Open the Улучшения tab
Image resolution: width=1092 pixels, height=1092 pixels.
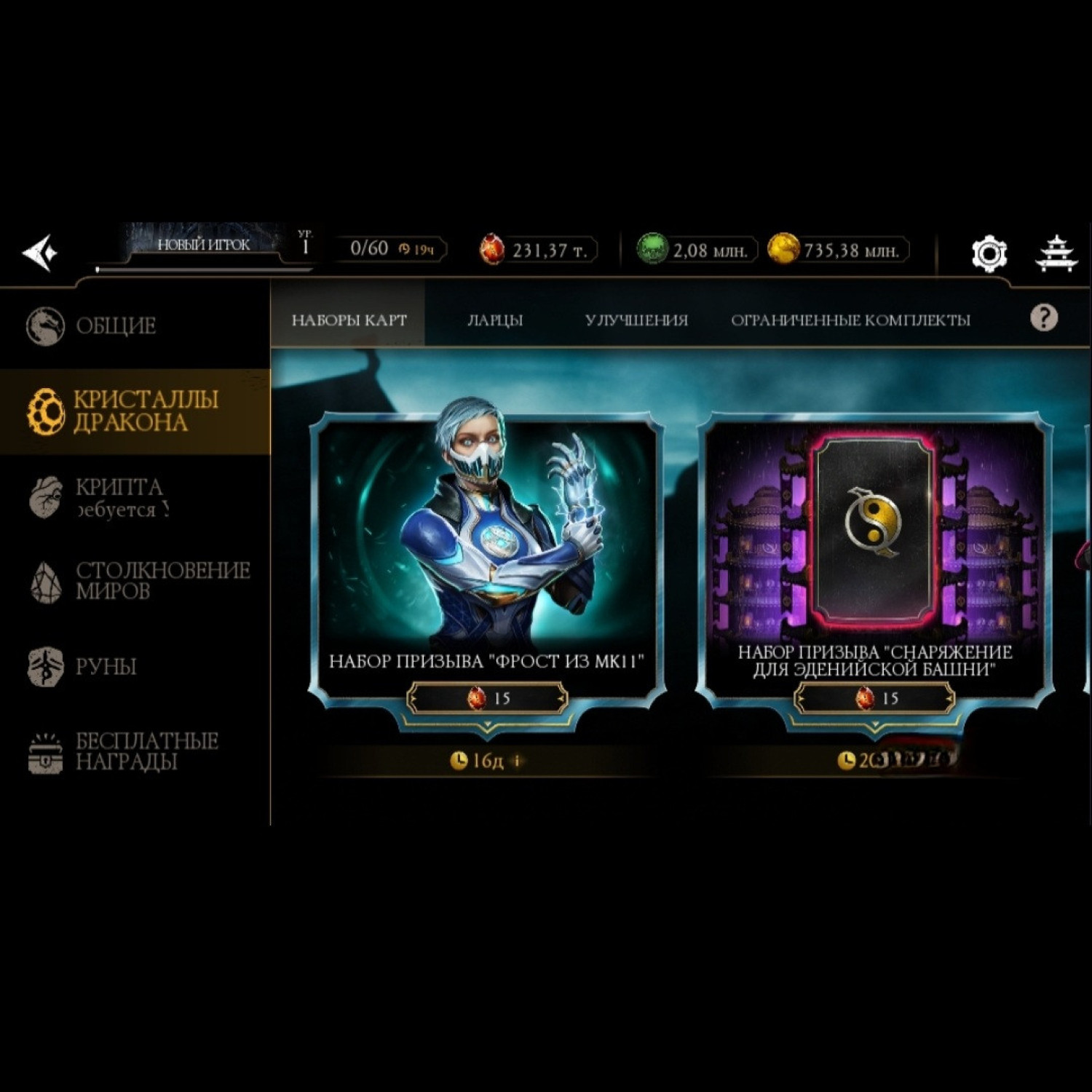(x=636, y=320)
